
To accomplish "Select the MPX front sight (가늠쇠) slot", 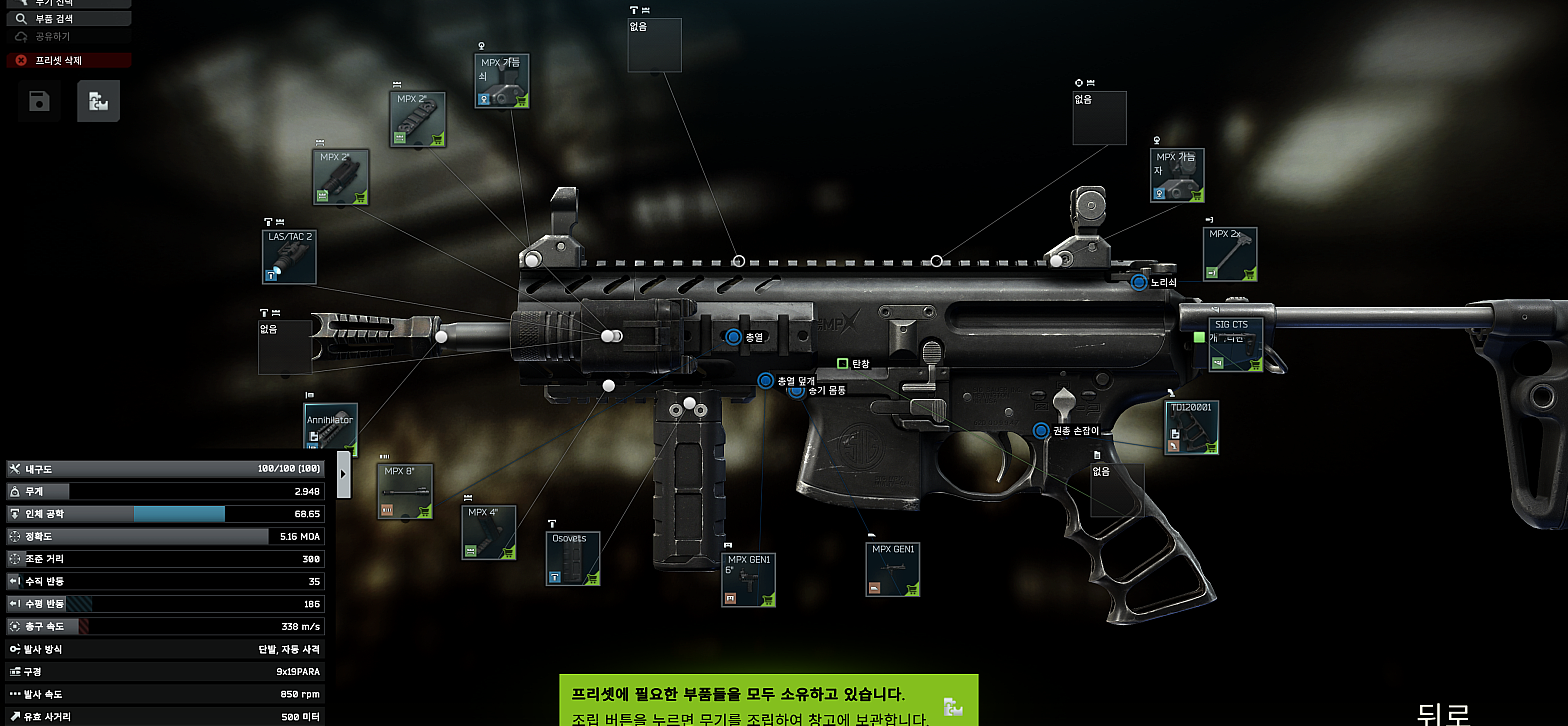I will (x=501, y=81).
